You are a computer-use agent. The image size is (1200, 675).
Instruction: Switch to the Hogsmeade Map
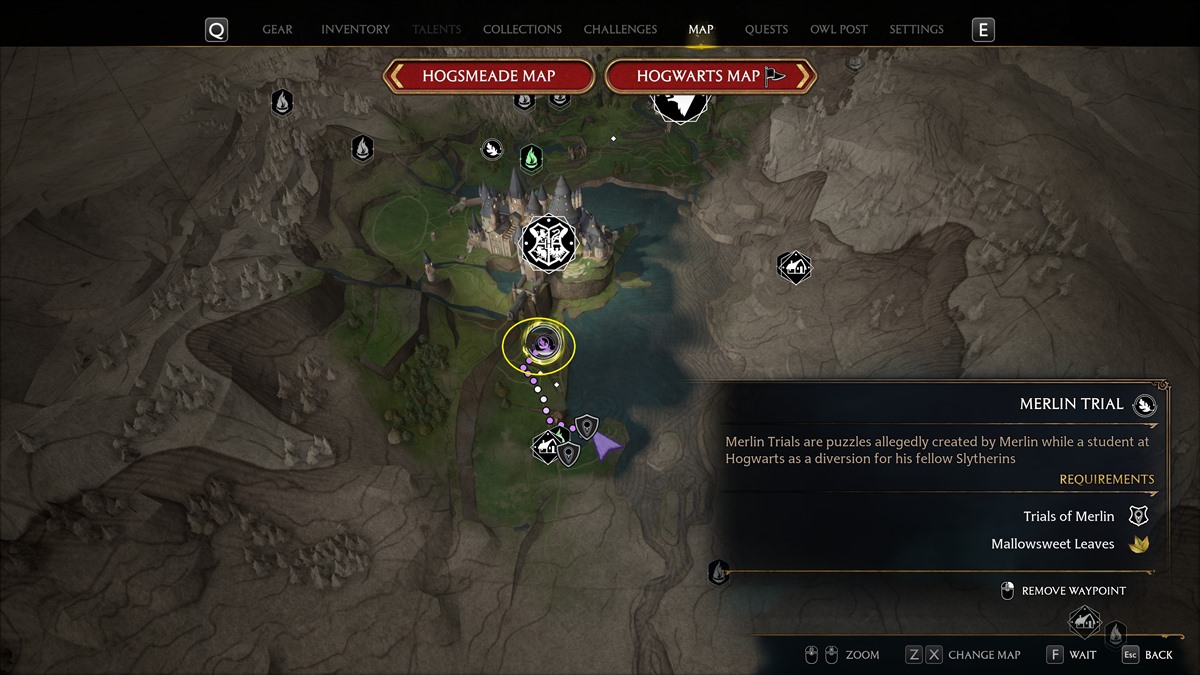coord(488,76)
